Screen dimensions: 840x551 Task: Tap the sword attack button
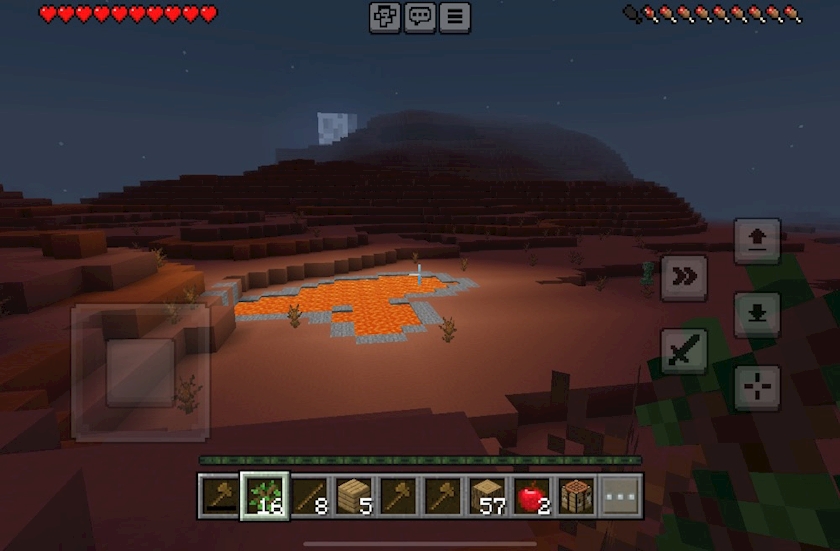coord(684,351)
